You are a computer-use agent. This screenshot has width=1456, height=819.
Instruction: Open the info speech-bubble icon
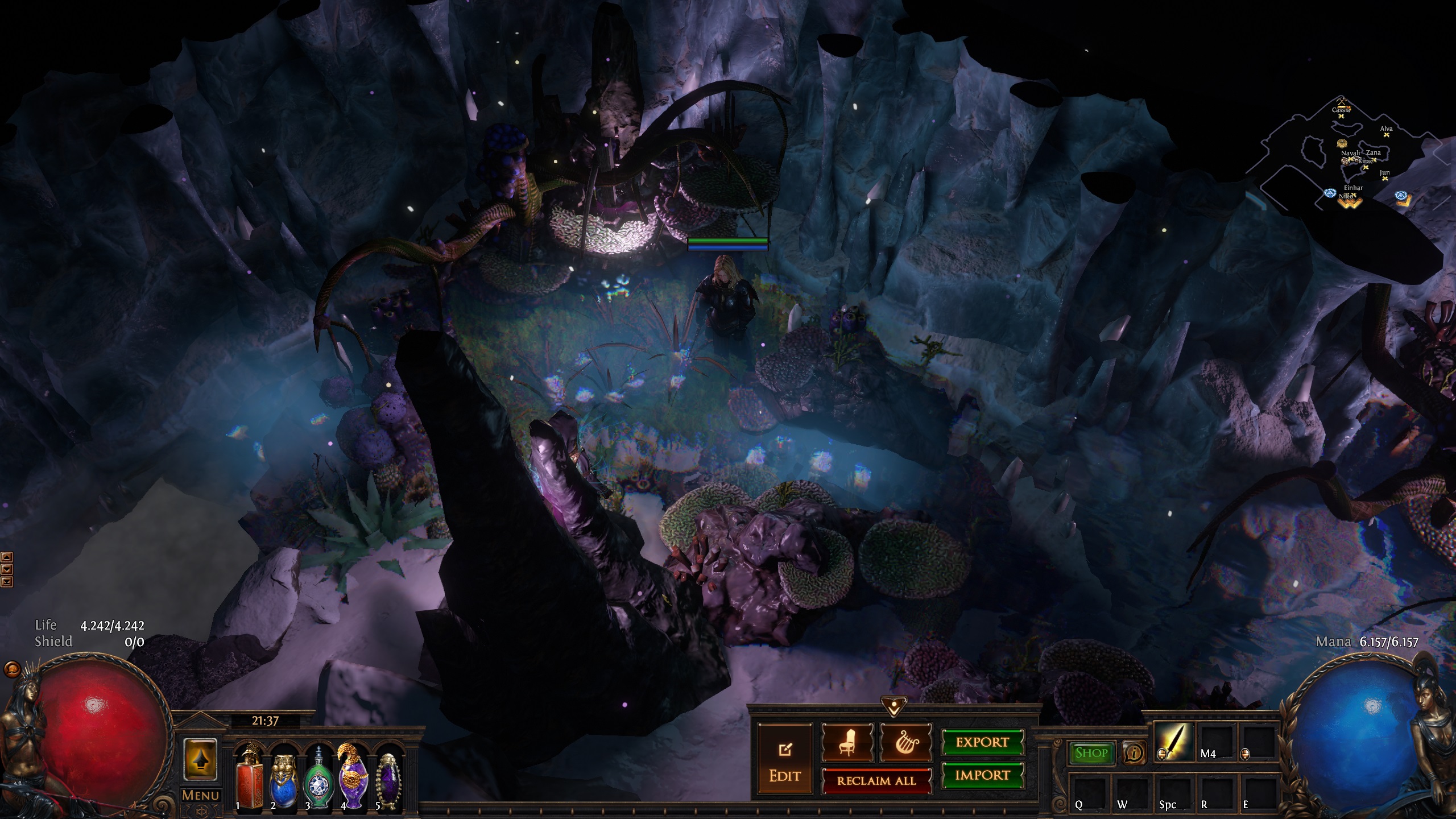[x=1134, y=754]
